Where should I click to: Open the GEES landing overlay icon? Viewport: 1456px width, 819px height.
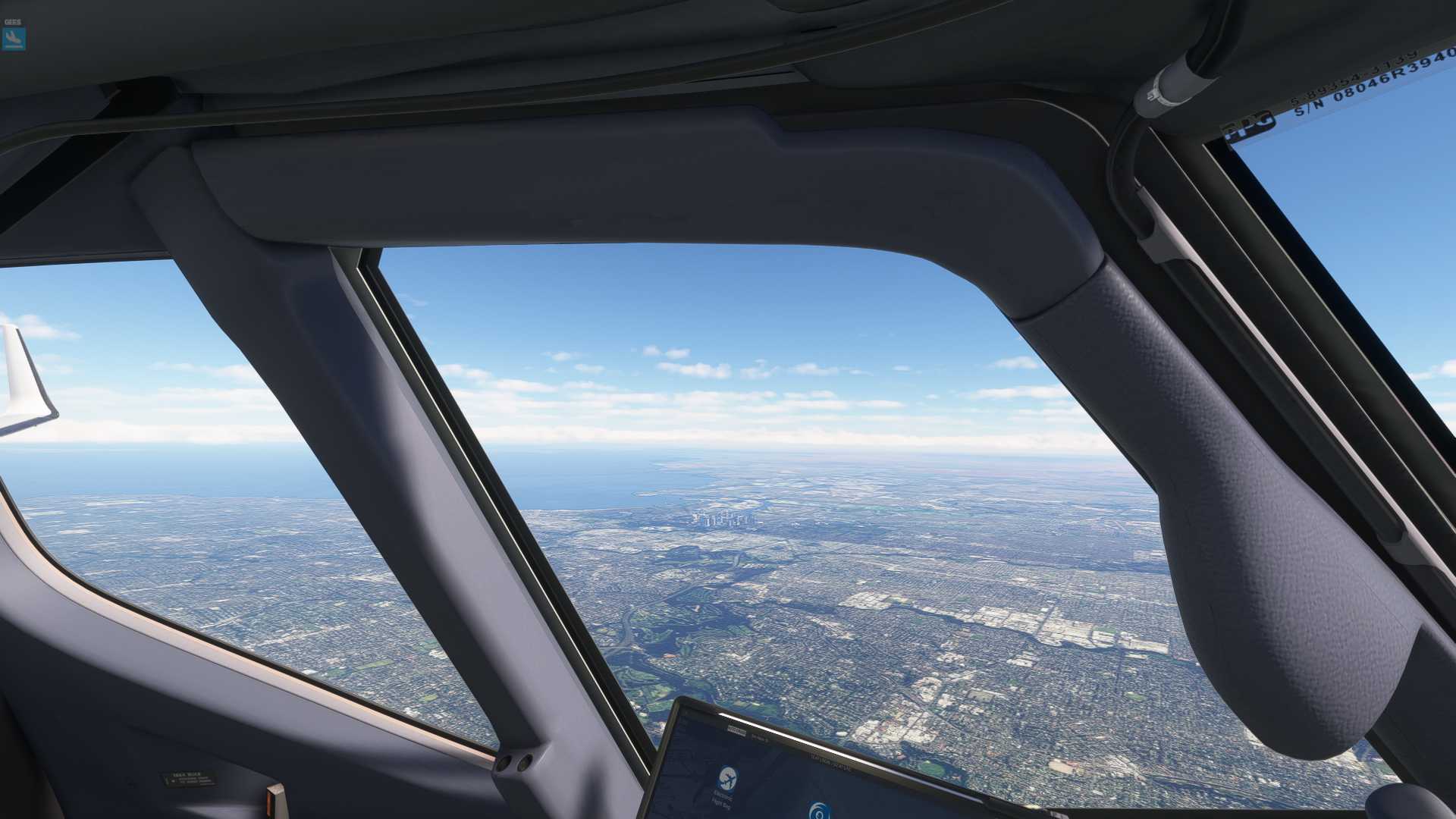pyautogui.click(x=14, y=38)
